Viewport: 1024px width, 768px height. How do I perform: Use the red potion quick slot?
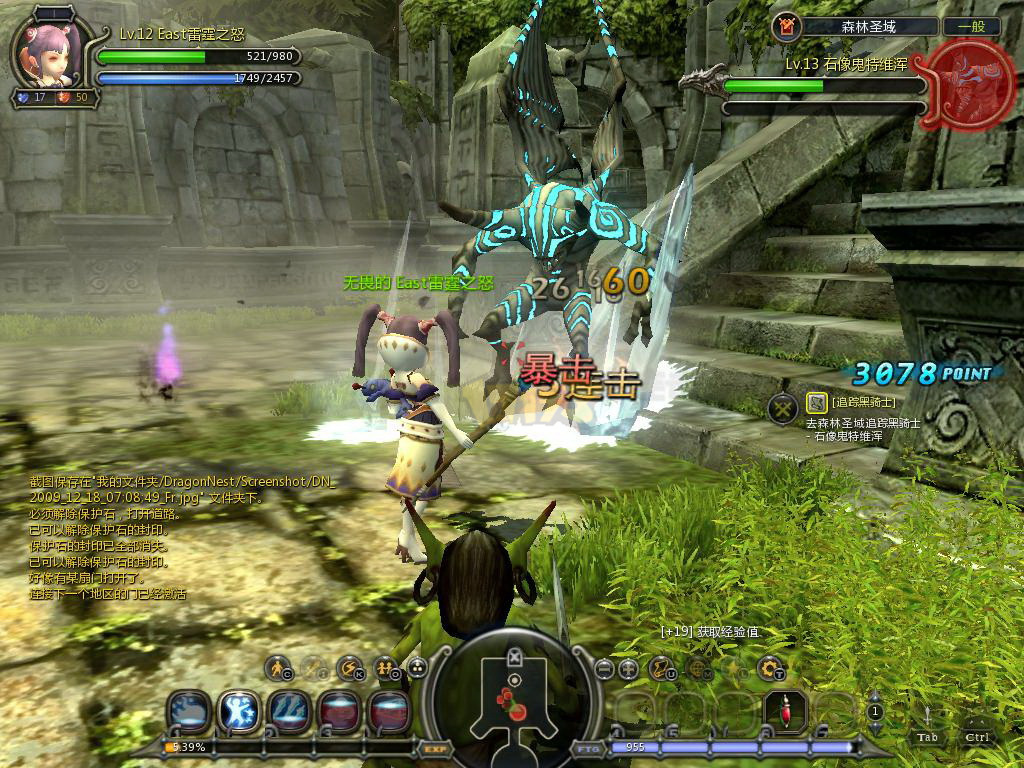click(785, 711)
